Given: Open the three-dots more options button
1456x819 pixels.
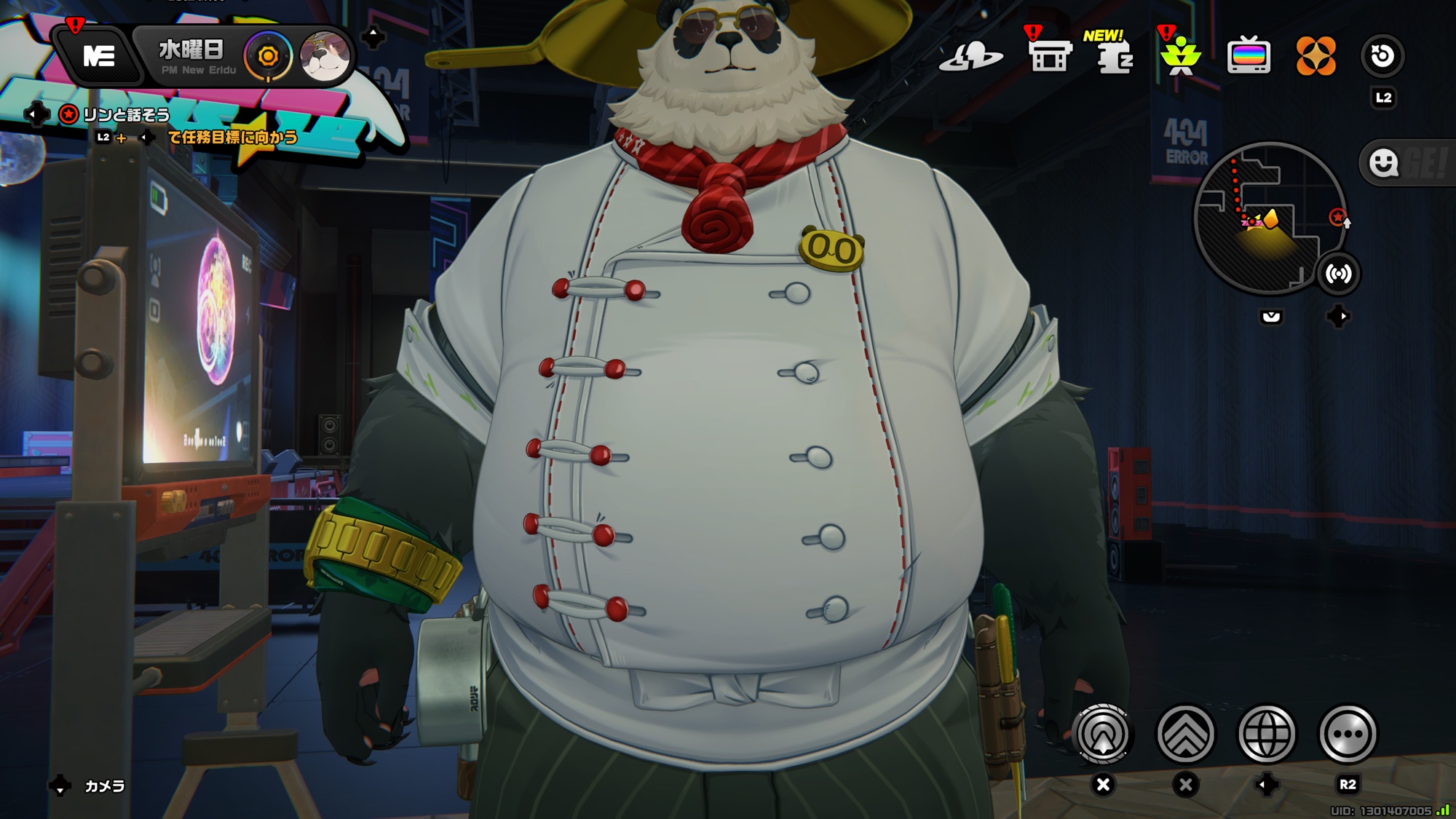Looking at the screenshot, I should point(1348,734).
